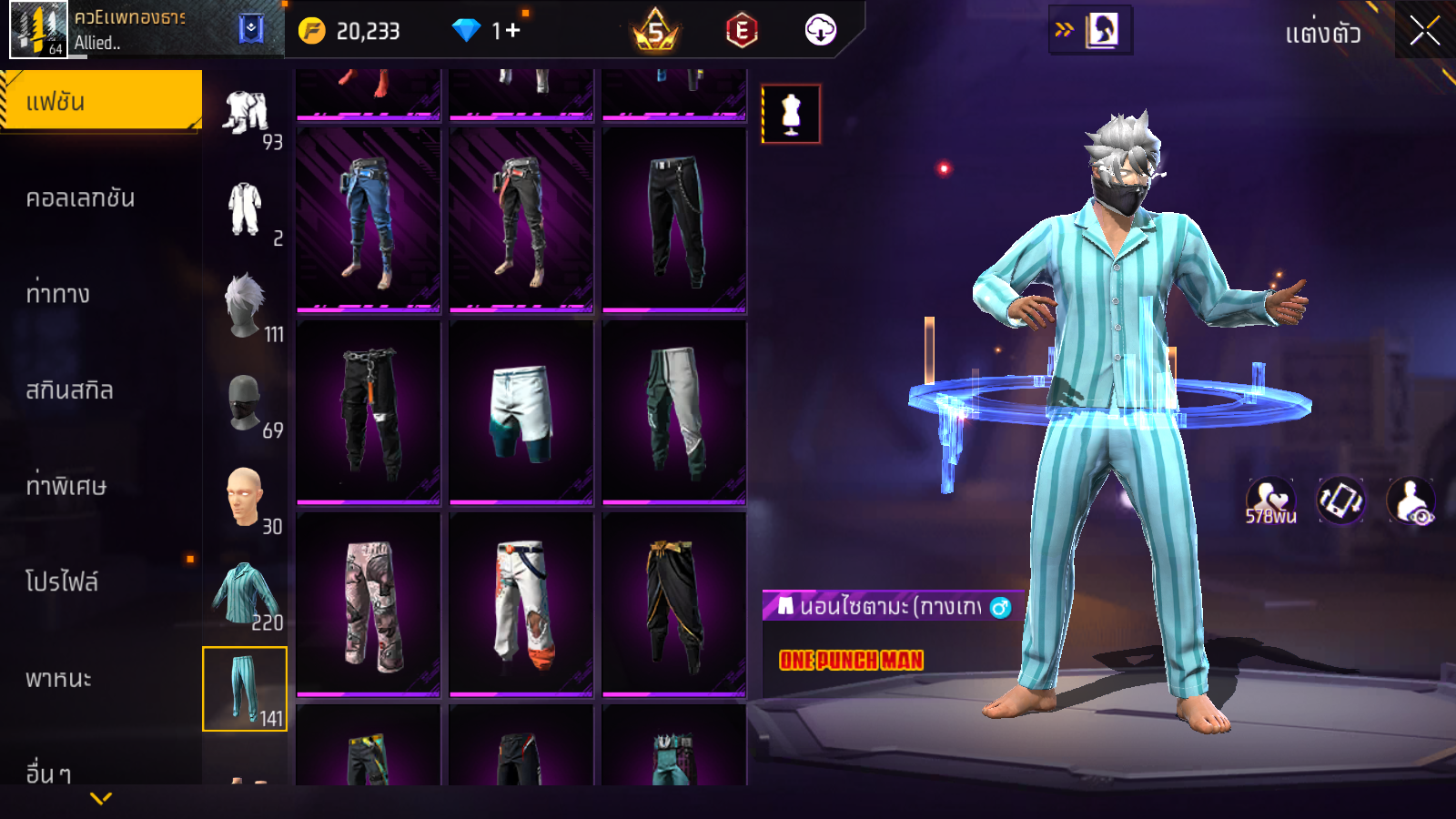Equip the pink patterned pants
The image size is (1456, 819).
(x=368, y=603)
